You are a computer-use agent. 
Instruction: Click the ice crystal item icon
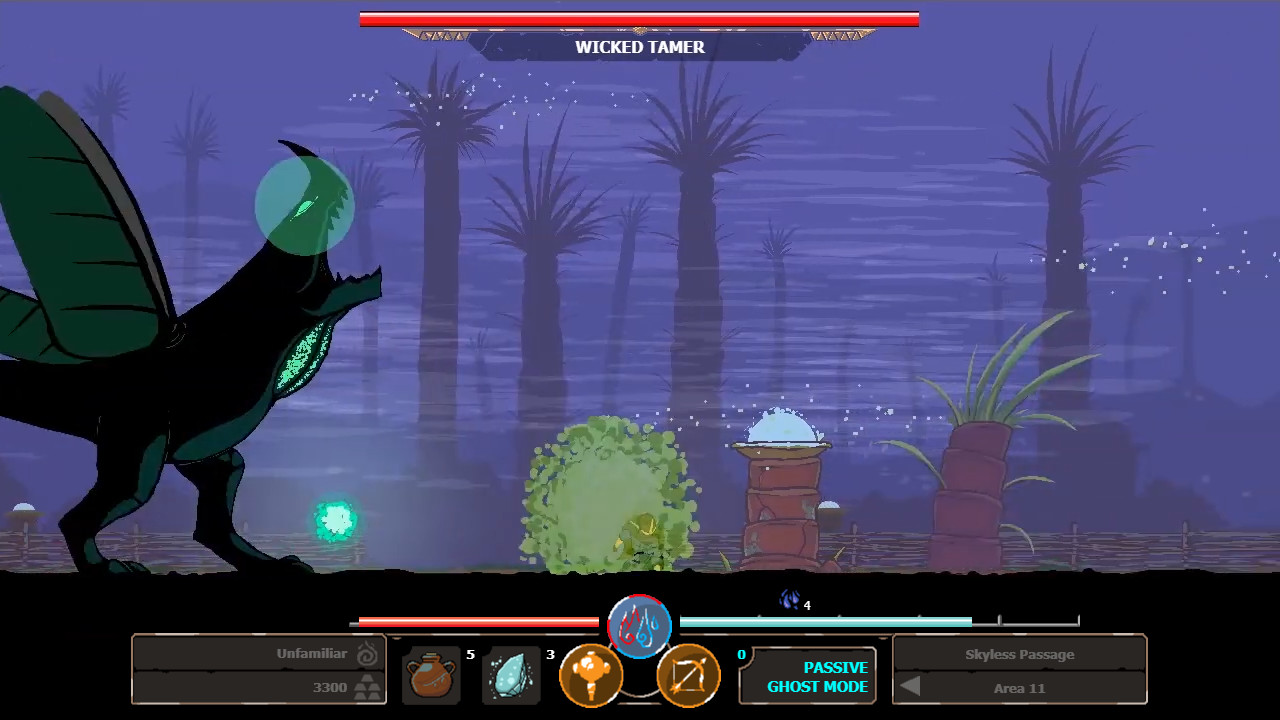[511, 676]
